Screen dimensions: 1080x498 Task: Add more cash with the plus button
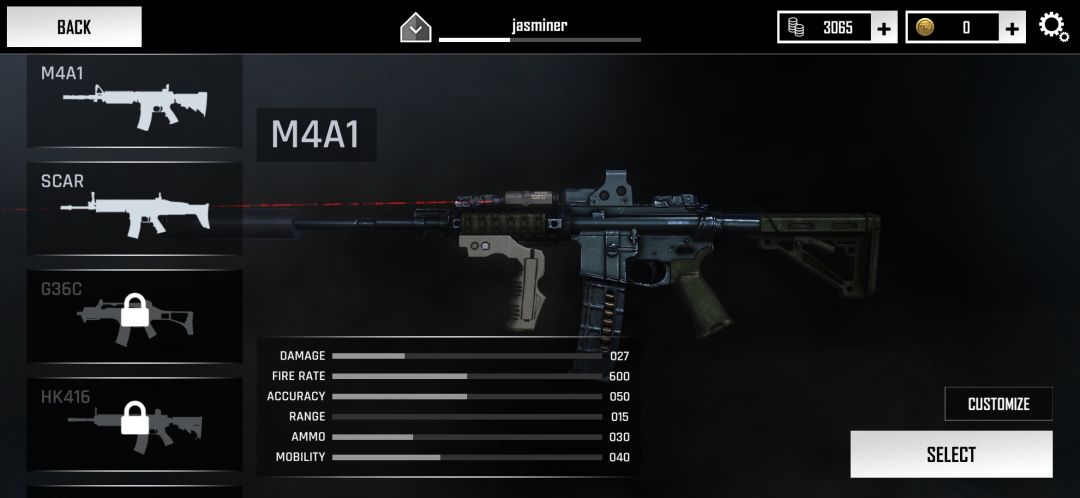(x=884, y=28)
